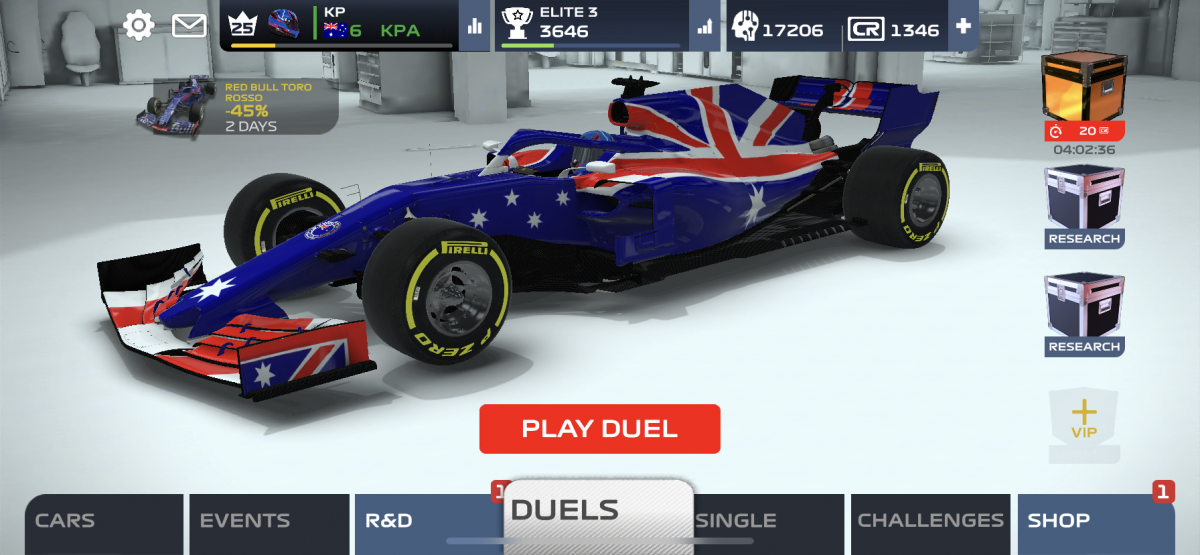The image size is (1200, 555).
Task: Add more credits with plus button
Action: point(963,26)
